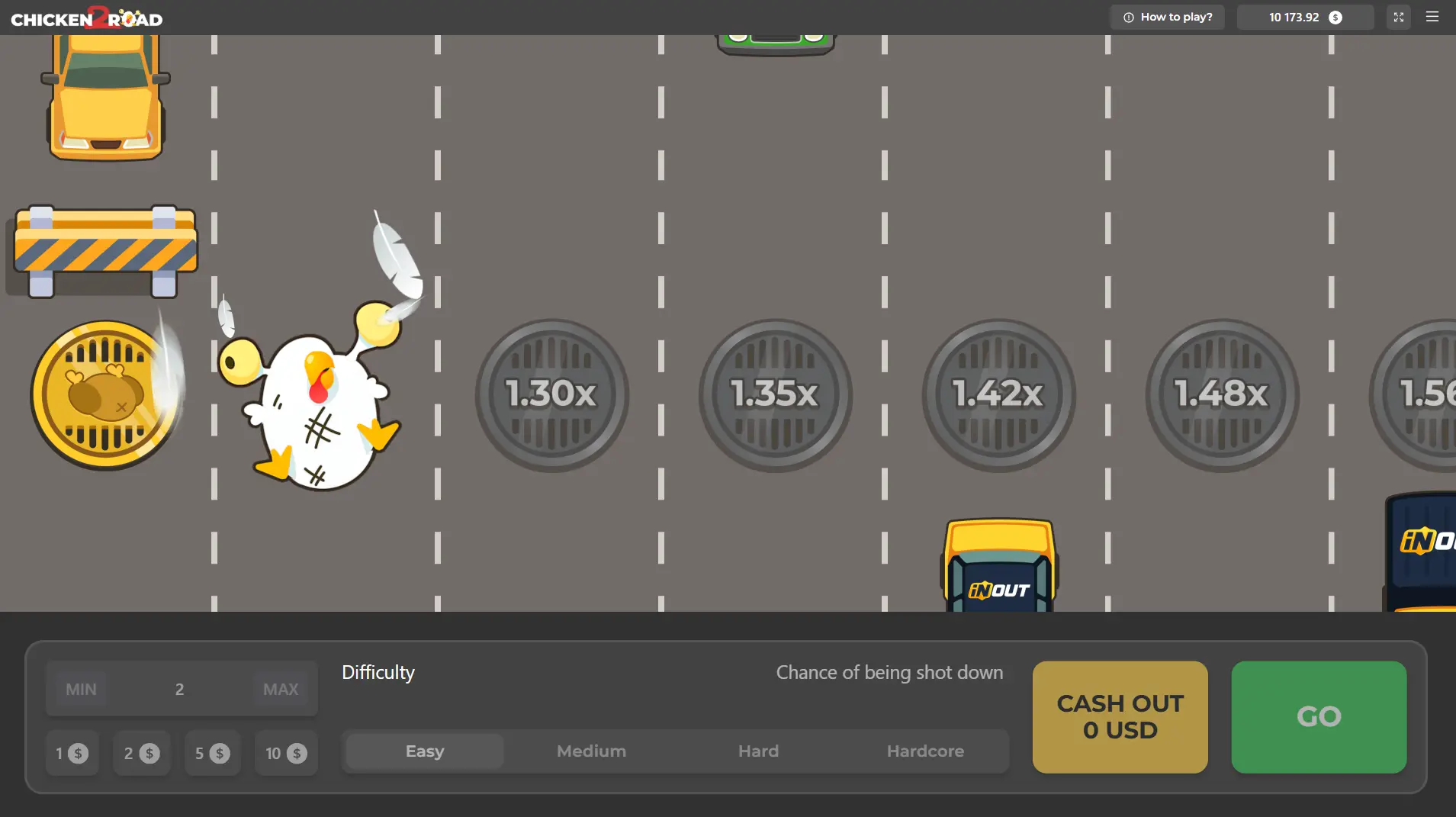The width and height of the screenshot is (1456, 817).
Task: Click the Chicken Road 2 logo
Action: 87,17
